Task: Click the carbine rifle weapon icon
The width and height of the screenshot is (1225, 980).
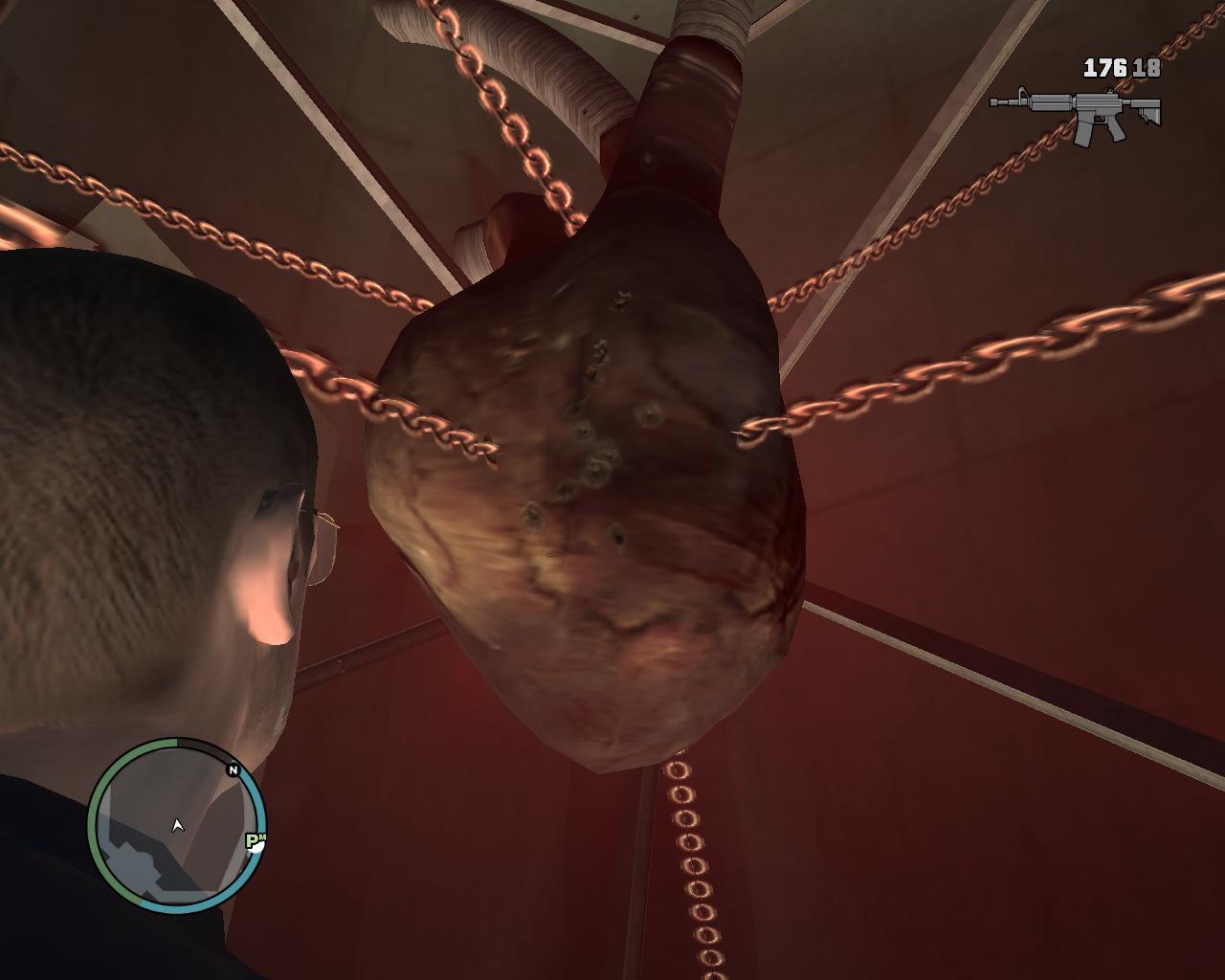Action: (x=1077, y=114)
